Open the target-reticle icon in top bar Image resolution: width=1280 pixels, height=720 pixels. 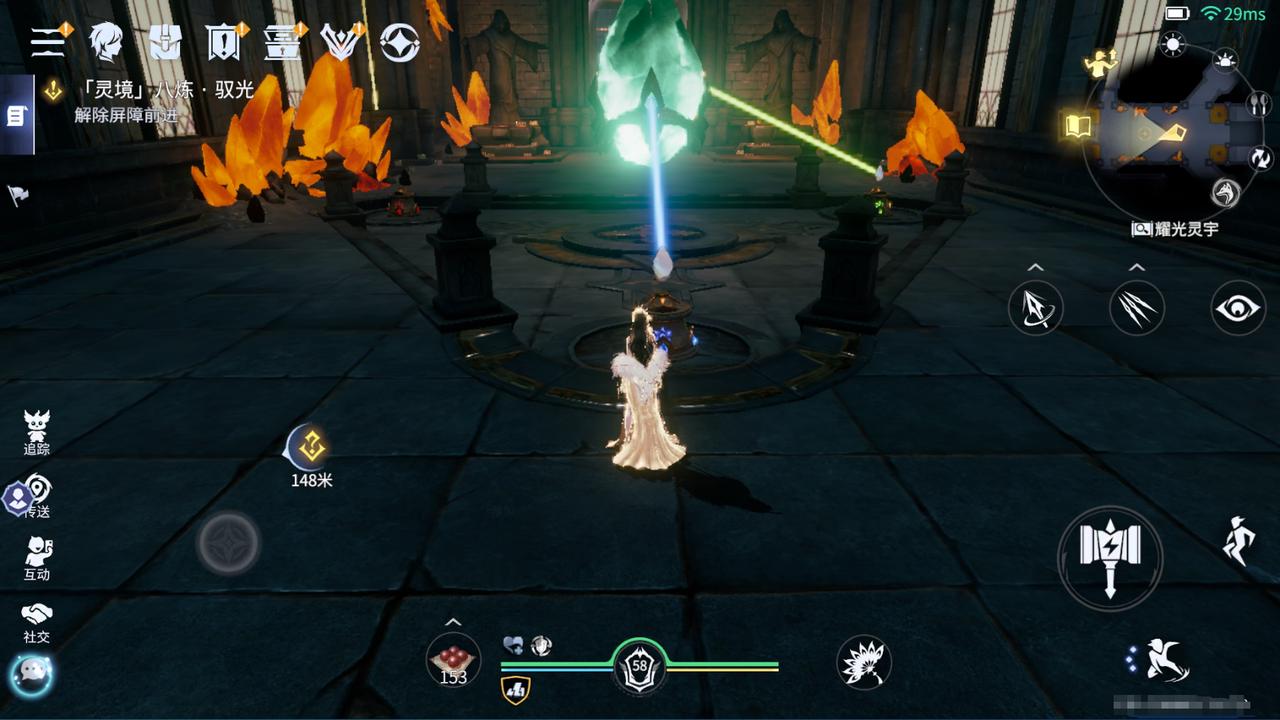click(399, 42)
